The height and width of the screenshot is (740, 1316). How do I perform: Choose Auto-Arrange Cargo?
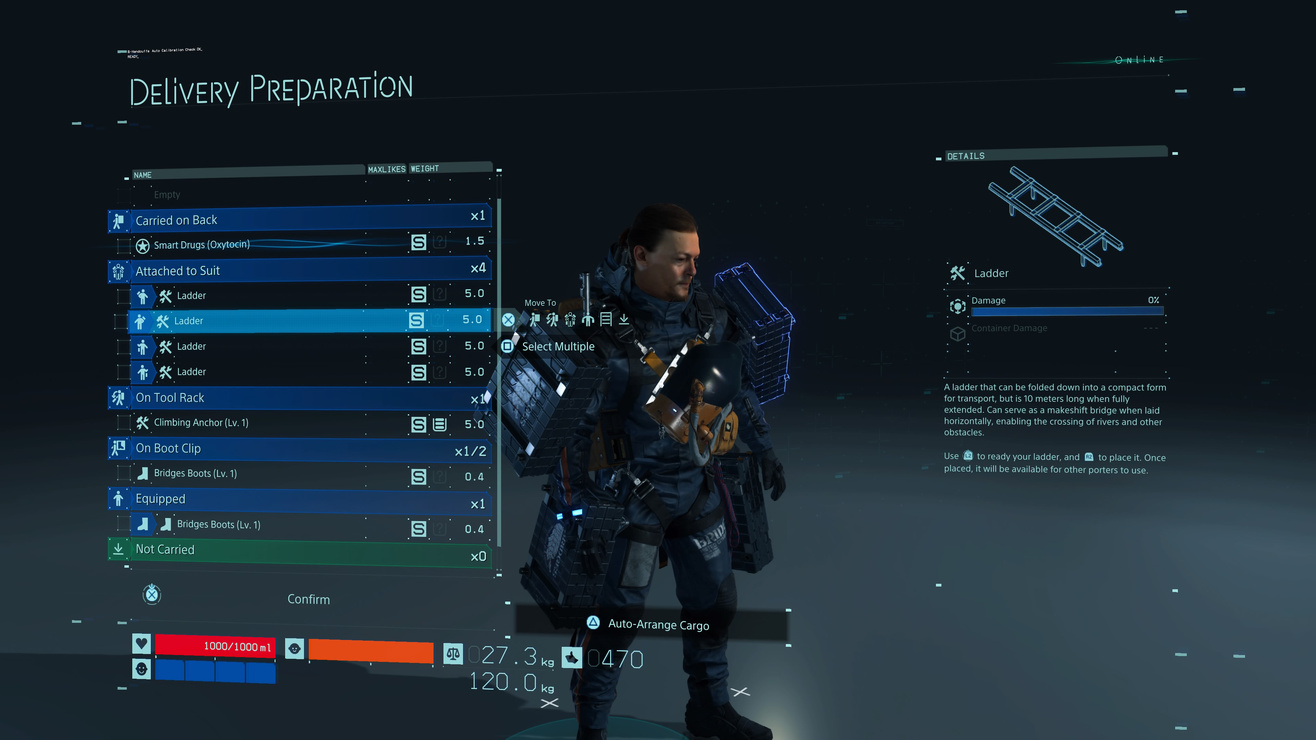(x=657, y=625)
